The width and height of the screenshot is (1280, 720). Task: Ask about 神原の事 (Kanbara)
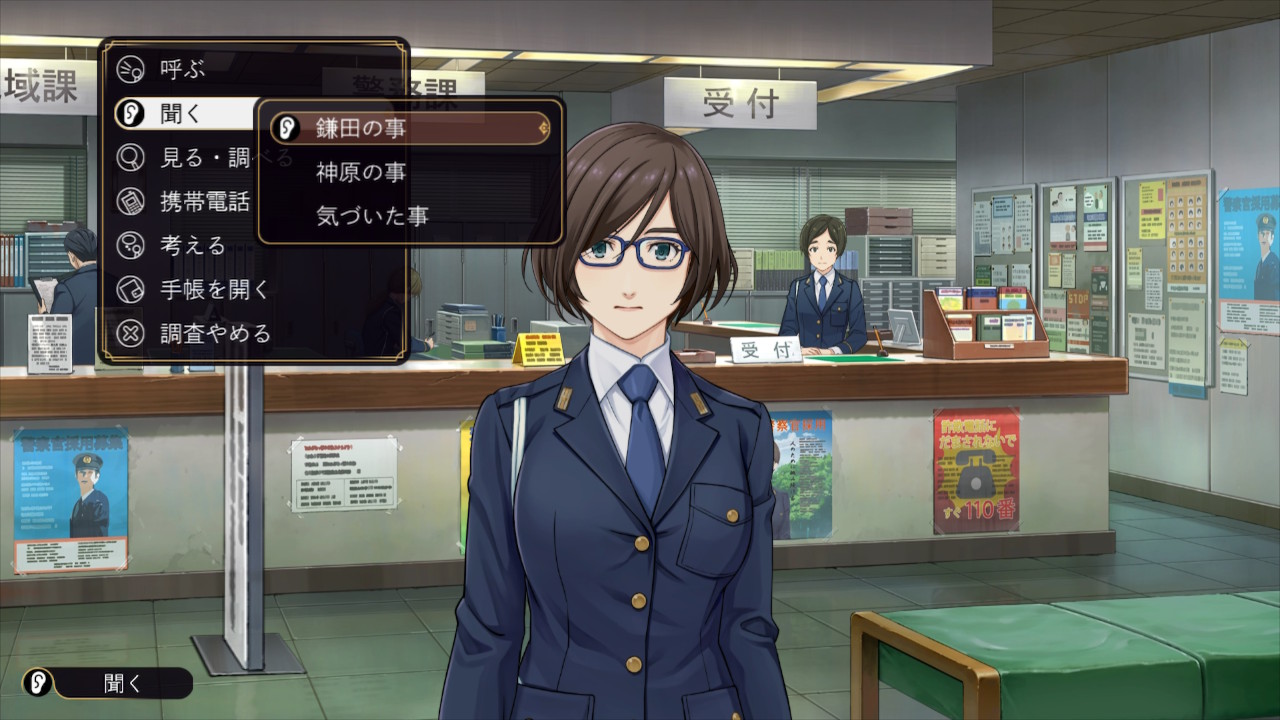(361, 172)
